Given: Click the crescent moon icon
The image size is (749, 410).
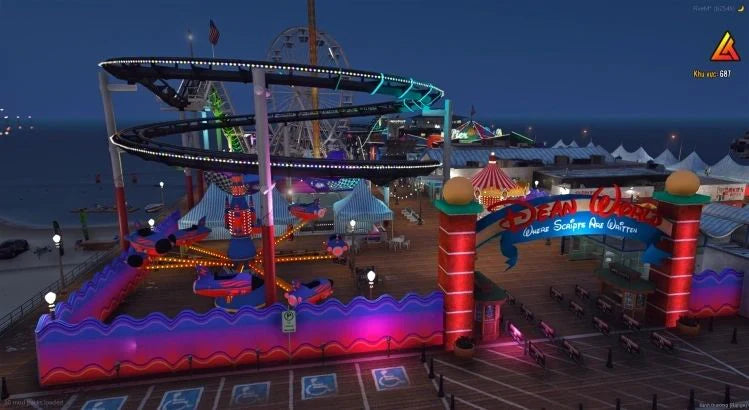Looking at the screenshot, I should pyautogui.click(x=741, y=8).
